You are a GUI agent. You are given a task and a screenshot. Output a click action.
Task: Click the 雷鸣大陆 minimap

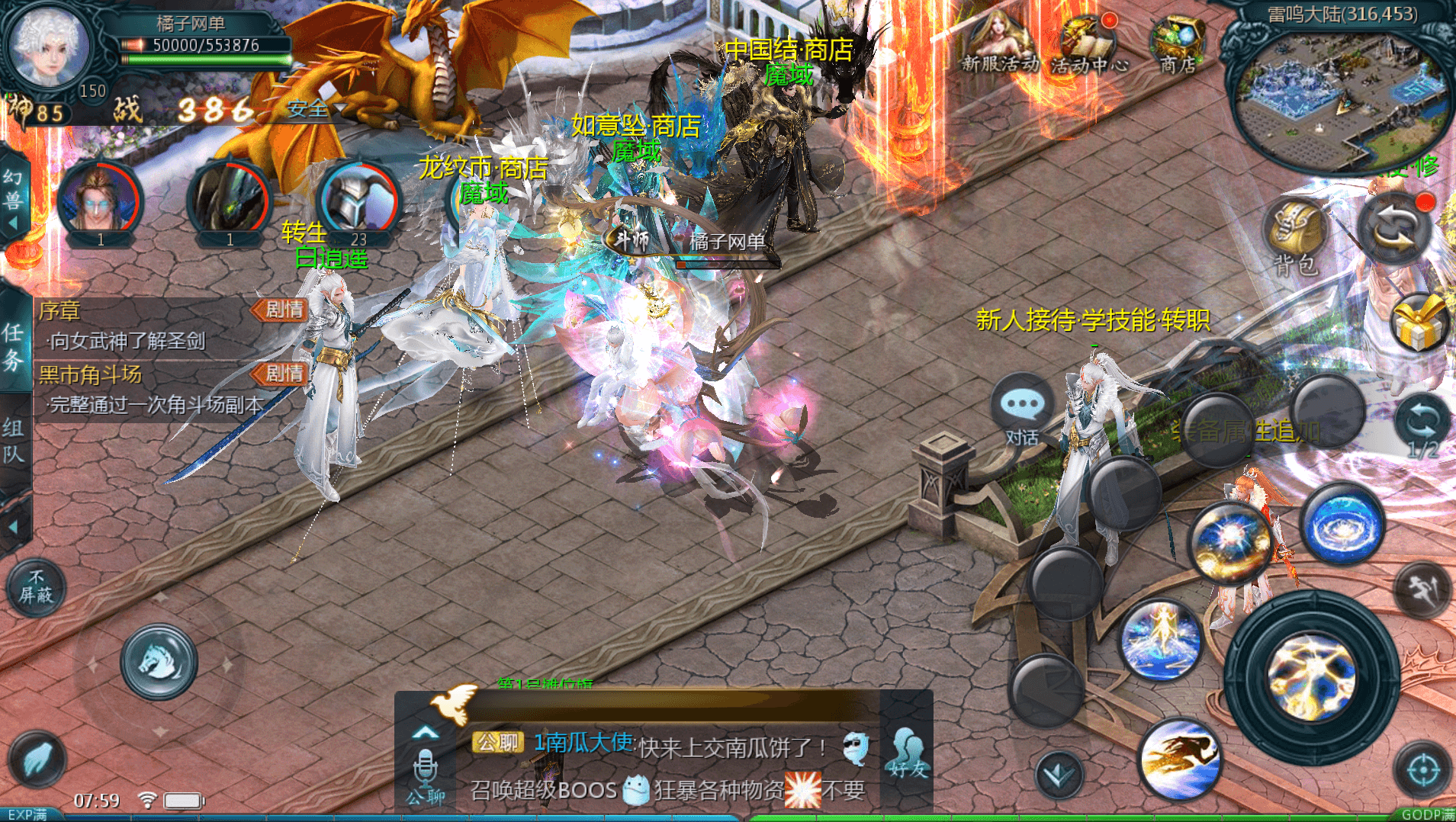click(1342, 99)
